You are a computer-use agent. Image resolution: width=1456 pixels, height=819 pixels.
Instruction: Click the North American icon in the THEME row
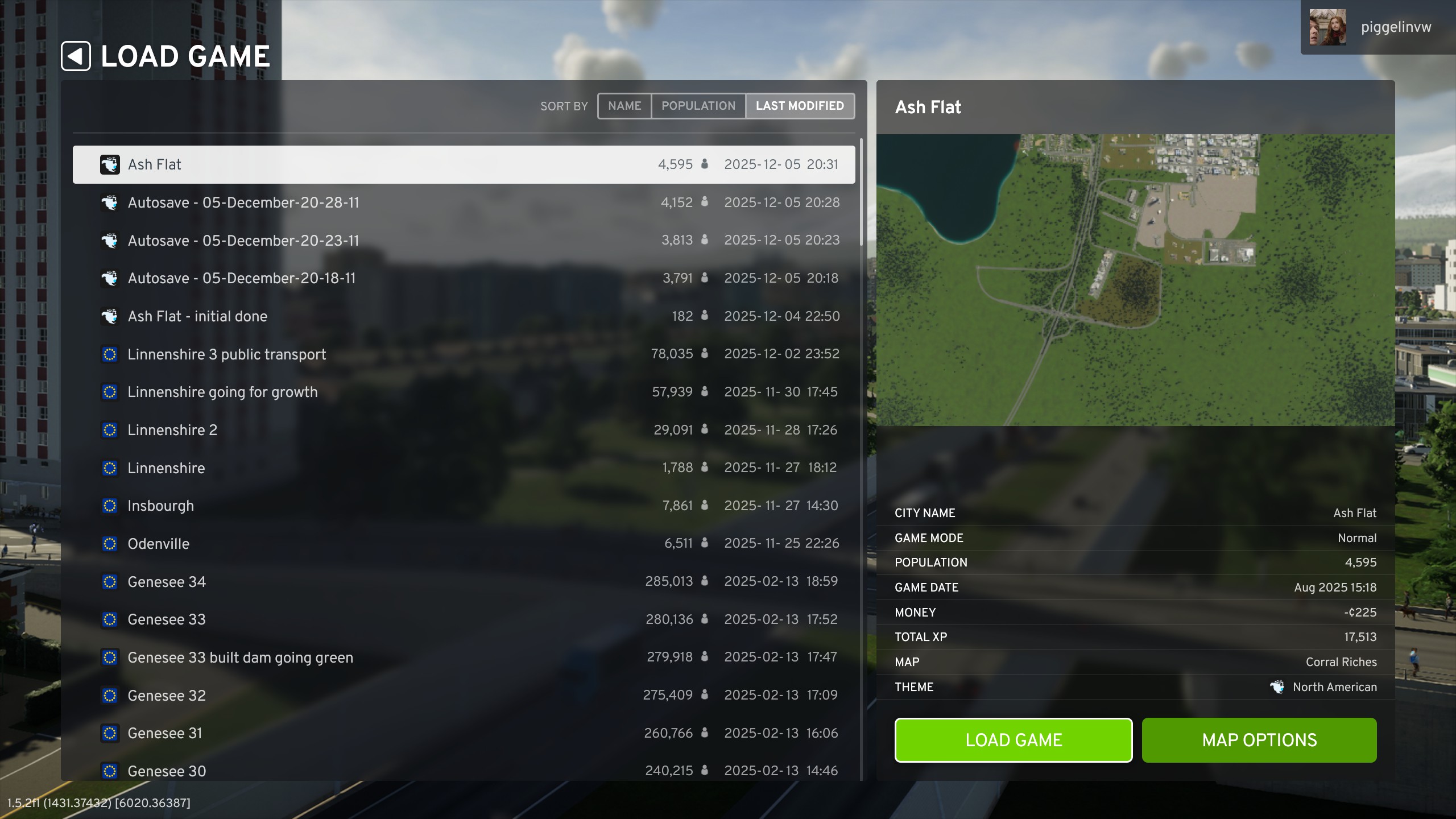[1277, 686]
